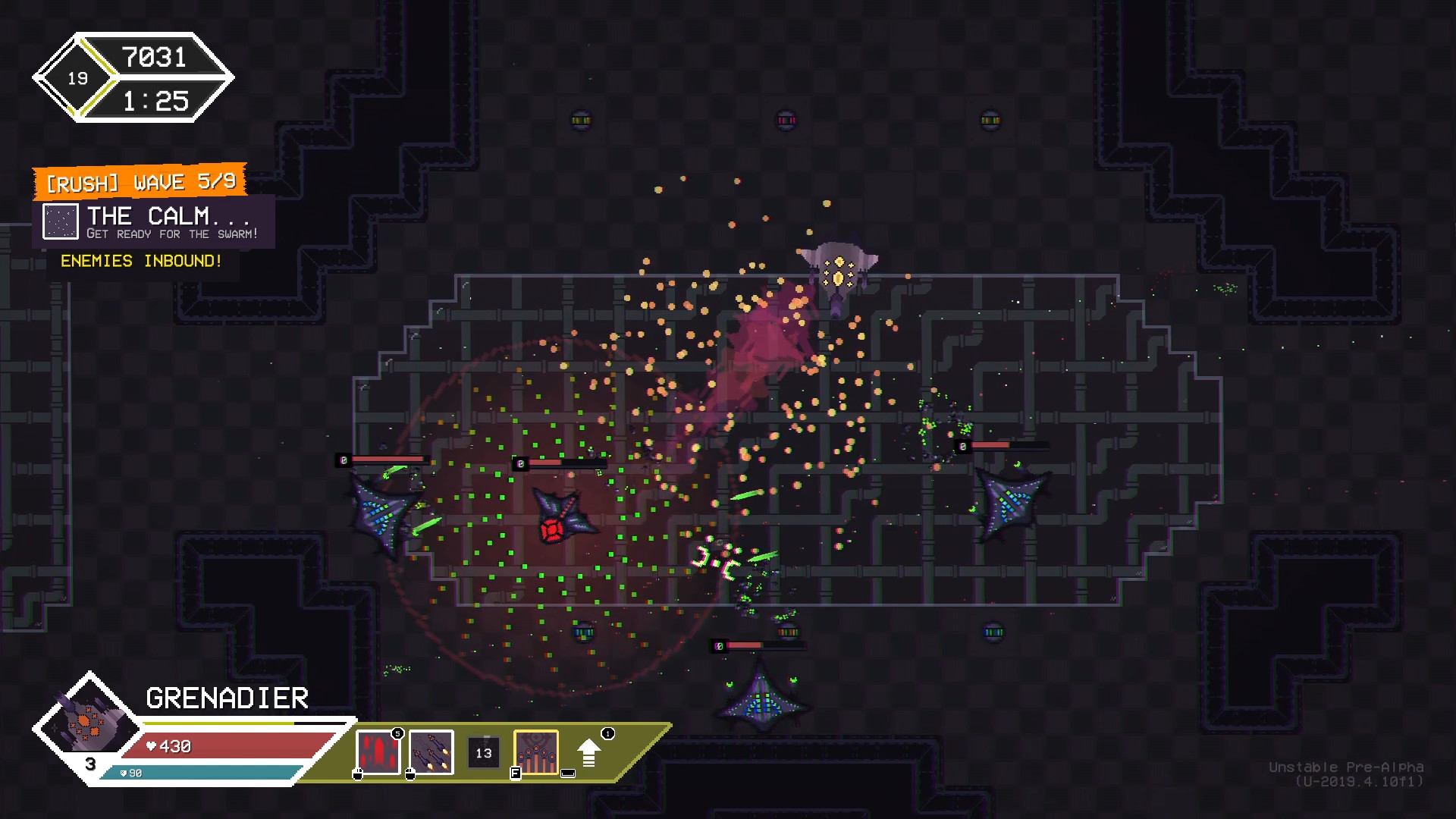The image size is (1456, 819).
Task: Expand THE CALM wave details panel
Action: tap(167, 221)
